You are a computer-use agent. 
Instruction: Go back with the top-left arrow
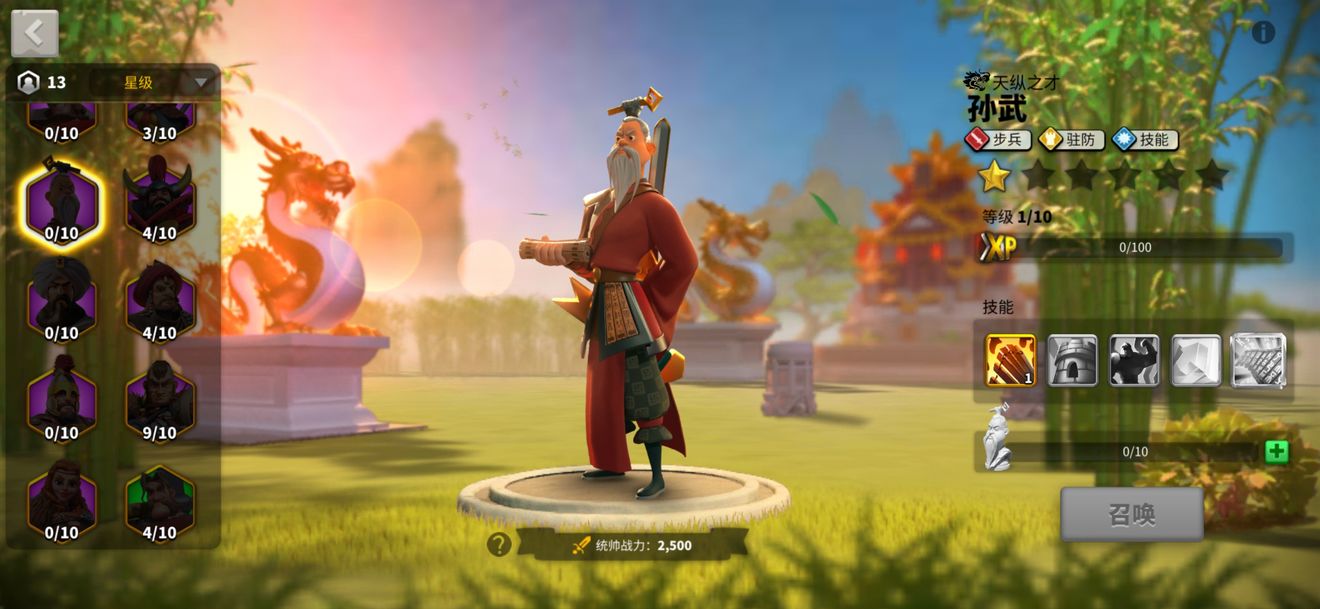(x=35, y=33)
